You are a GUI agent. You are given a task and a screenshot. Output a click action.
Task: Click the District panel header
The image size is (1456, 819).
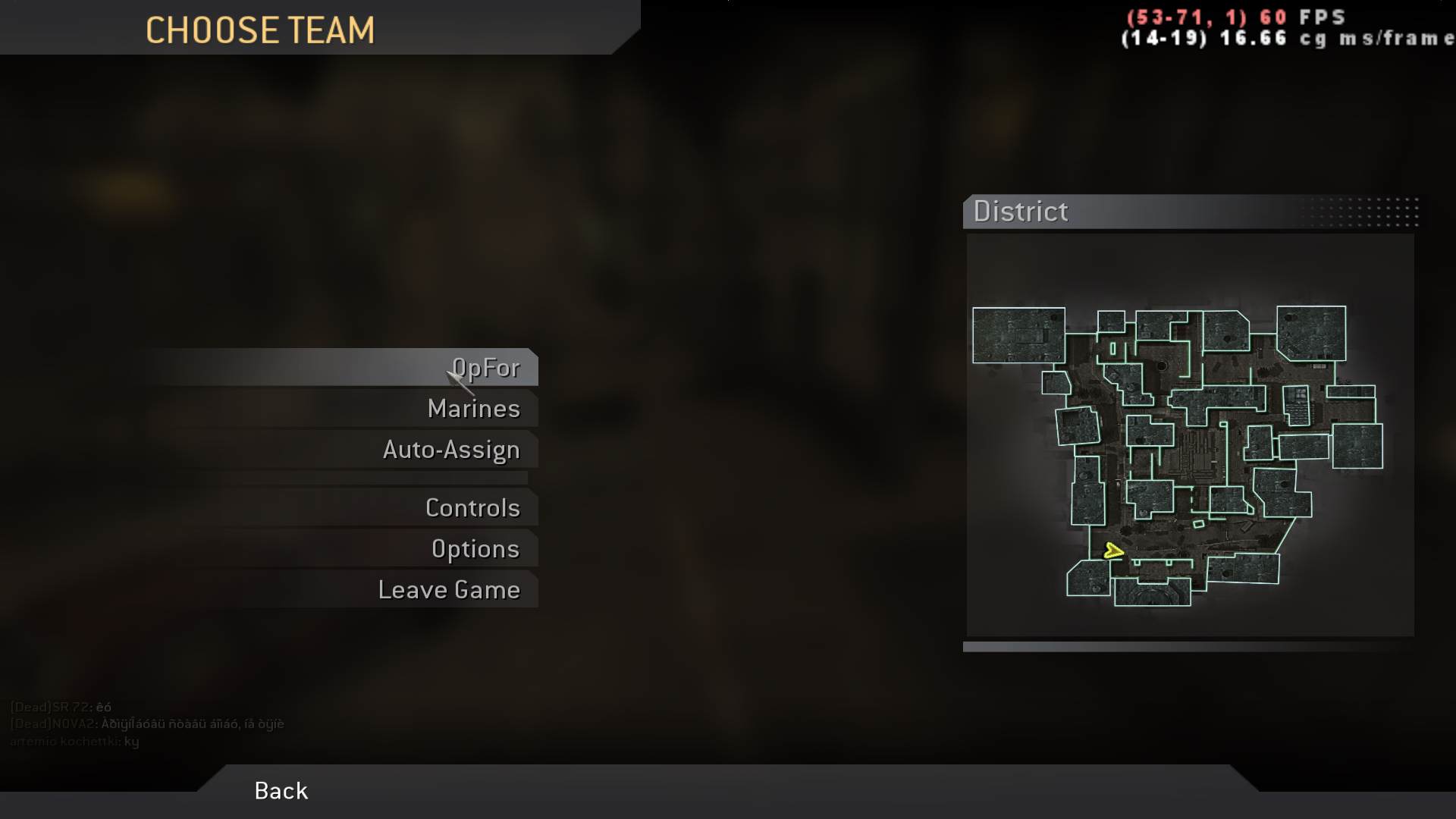point(1020,212)
